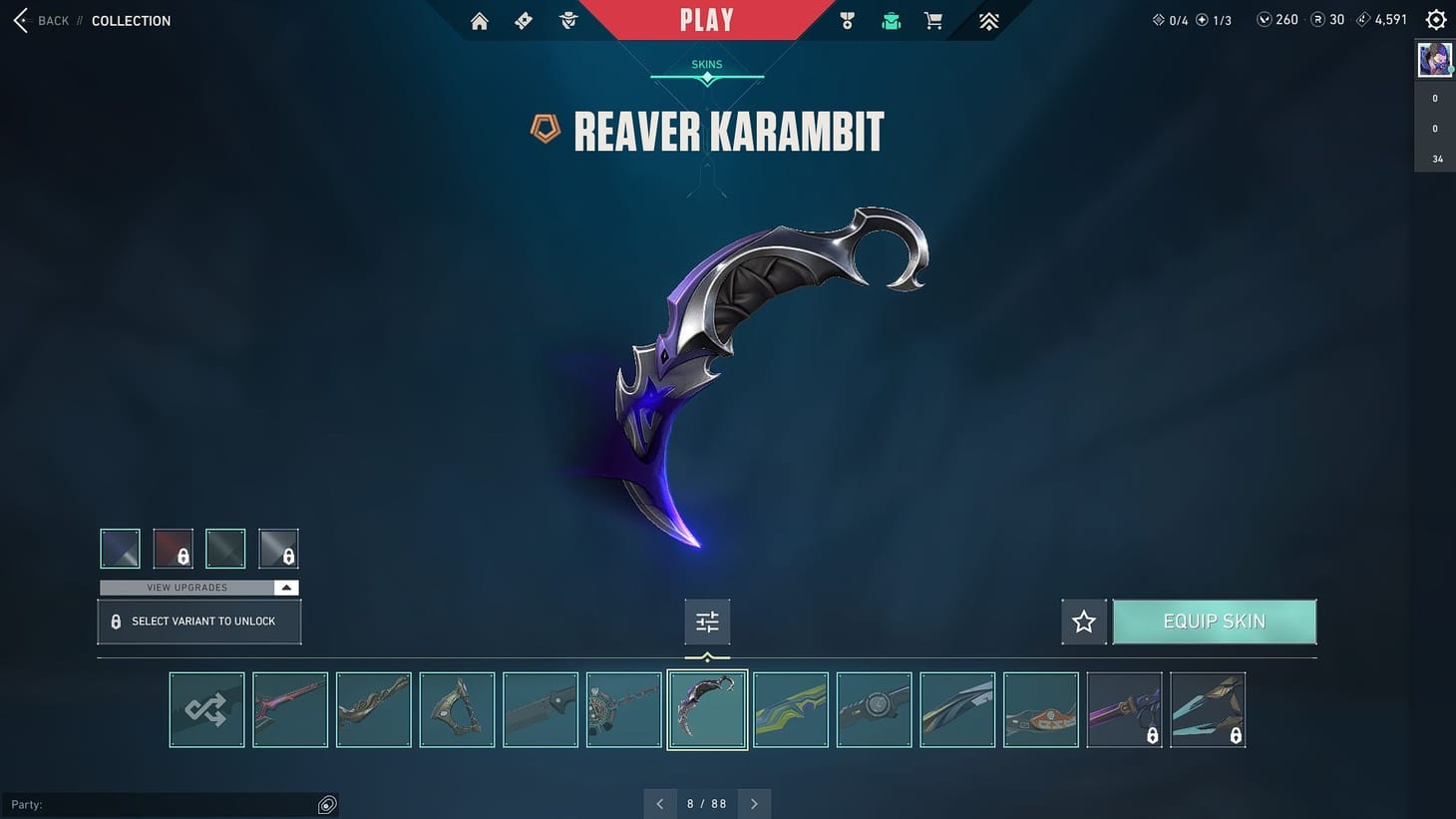Image resolution: width=1456 pixels, height=819 pixels.
Task: Select the locked red variant swatch
Action: click(x=173, y=548)
